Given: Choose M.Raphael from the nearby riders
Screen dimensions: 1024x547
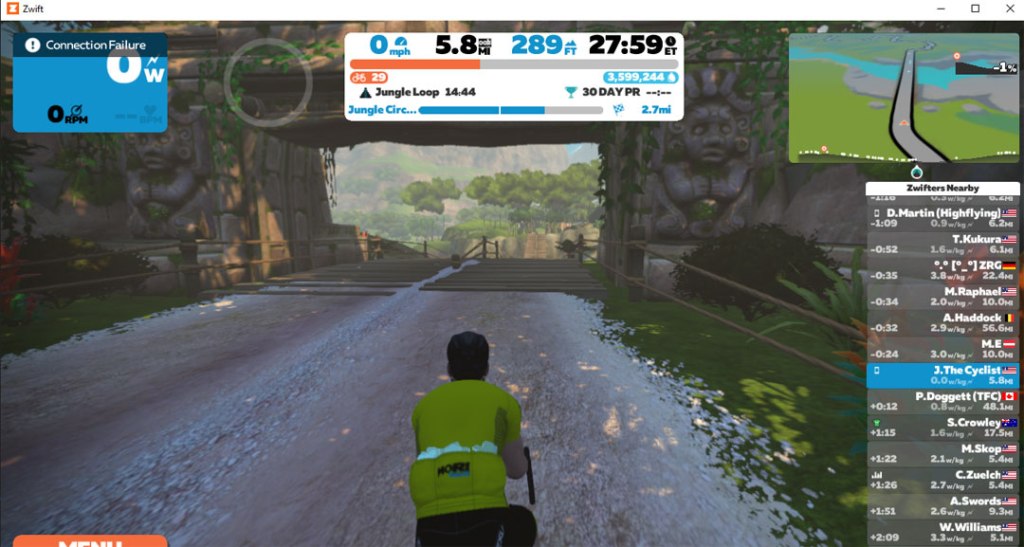Looking at the screenshot, I should click(x=943, y=296).
